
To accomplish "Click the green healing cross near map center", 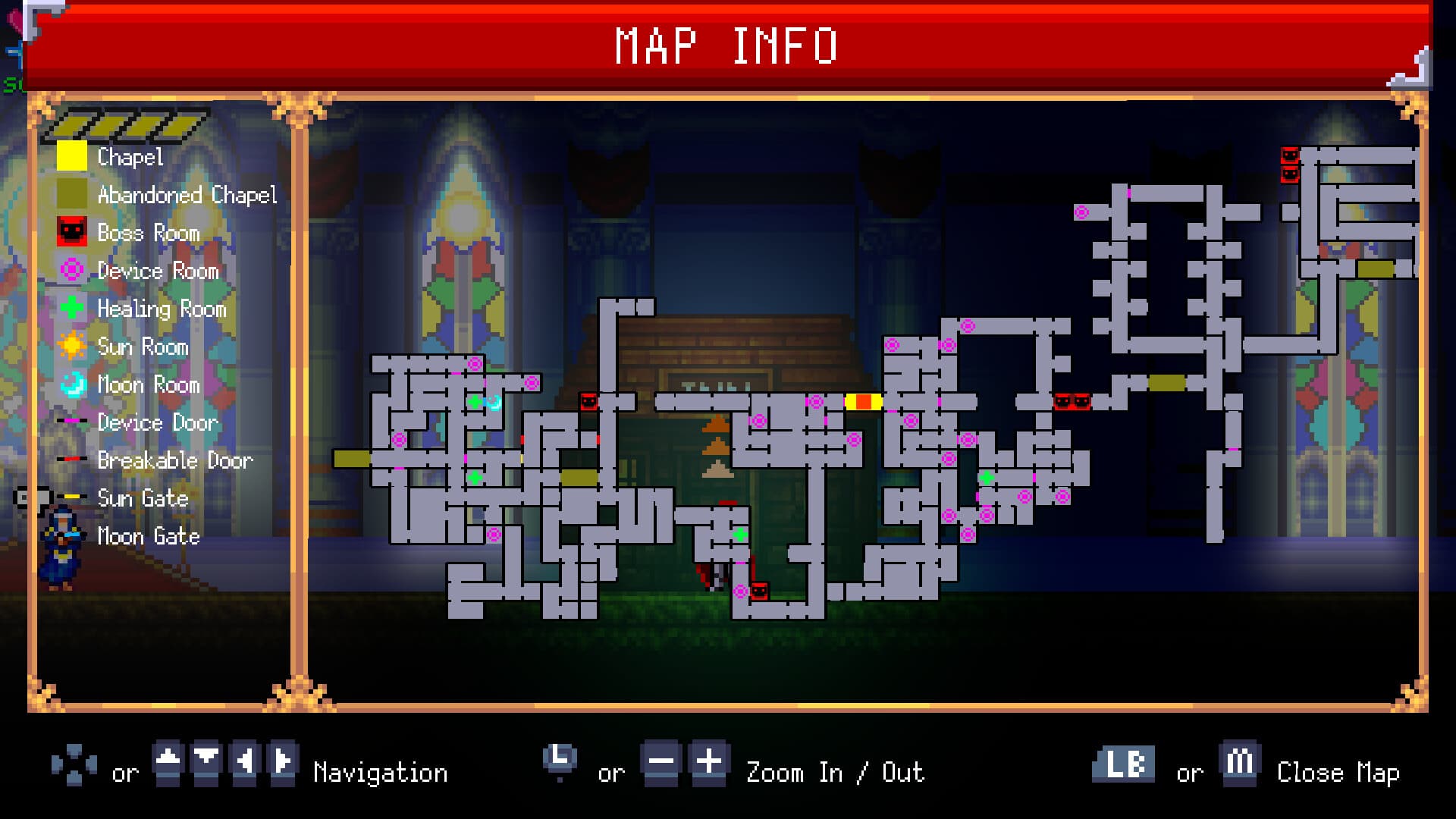I will point(739,535).
